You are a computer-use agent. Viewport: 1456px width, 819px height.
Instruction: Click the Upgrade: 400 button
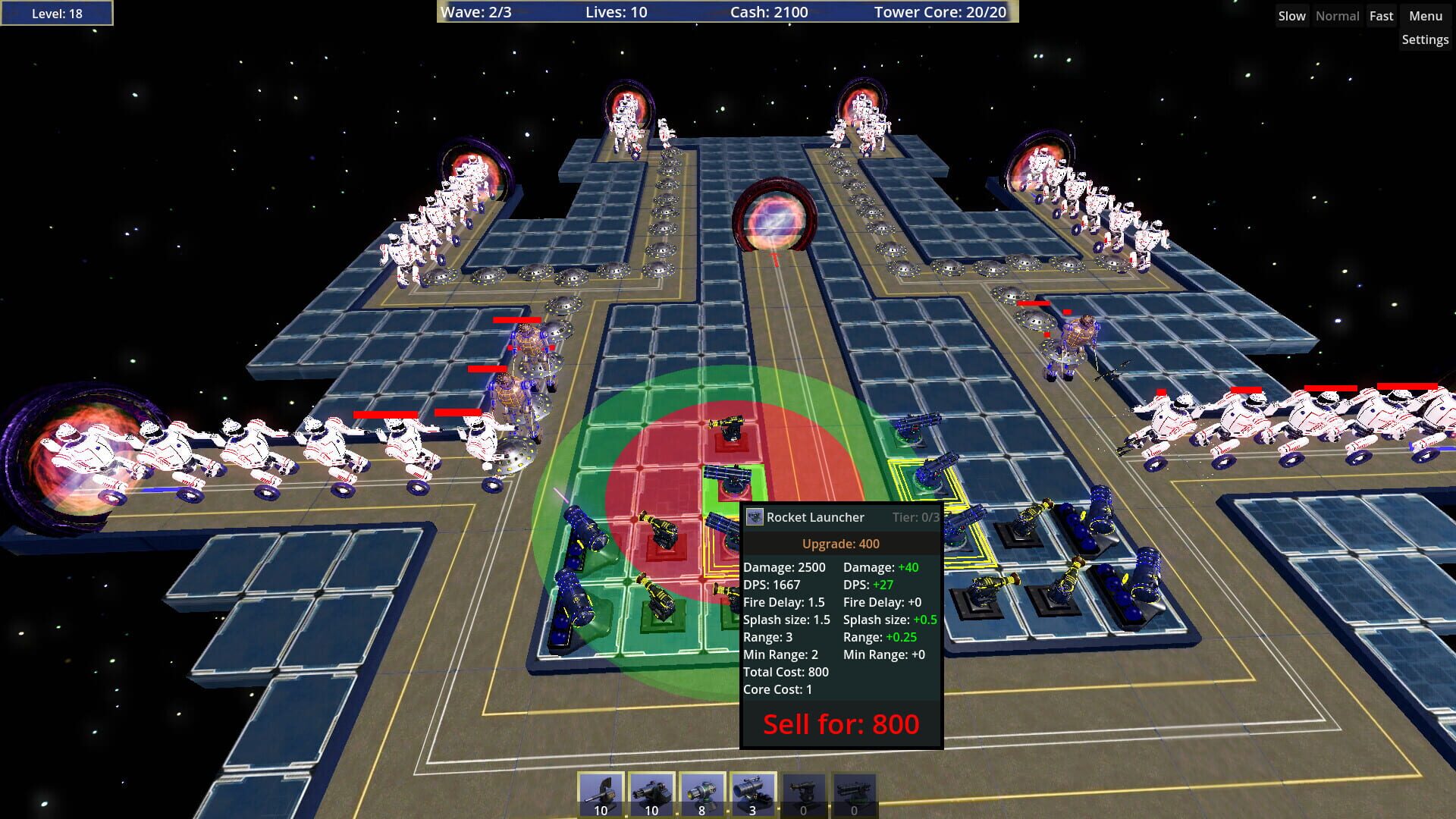click(840, 544)
